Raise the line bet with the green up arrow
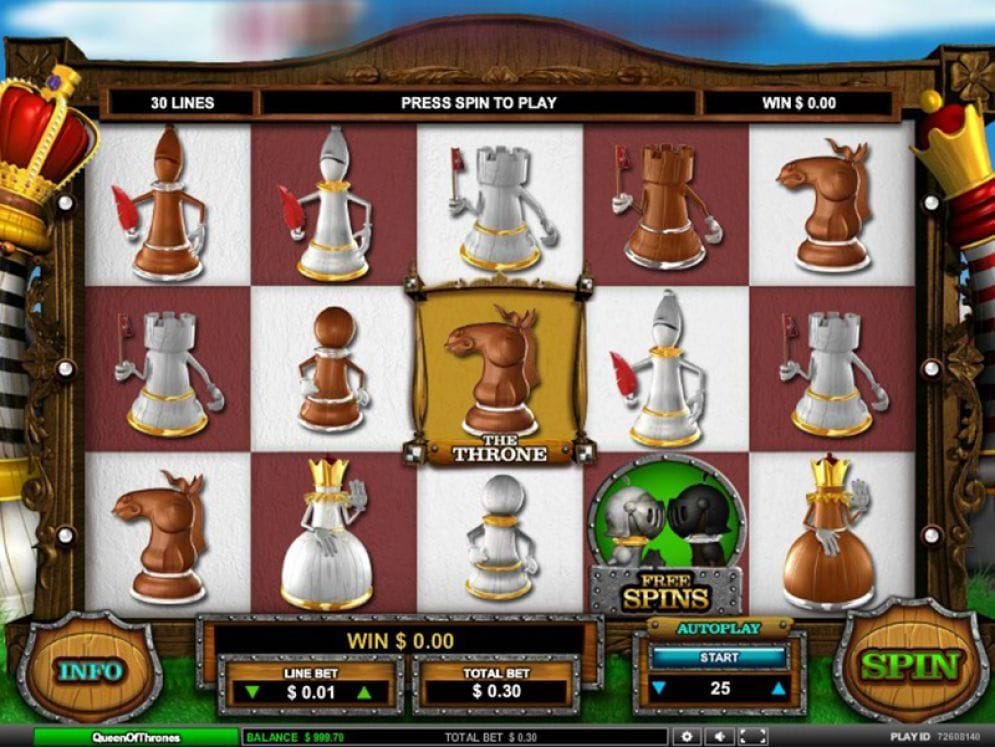The width and height of the screenshot is (995, 747). [365, 692]
